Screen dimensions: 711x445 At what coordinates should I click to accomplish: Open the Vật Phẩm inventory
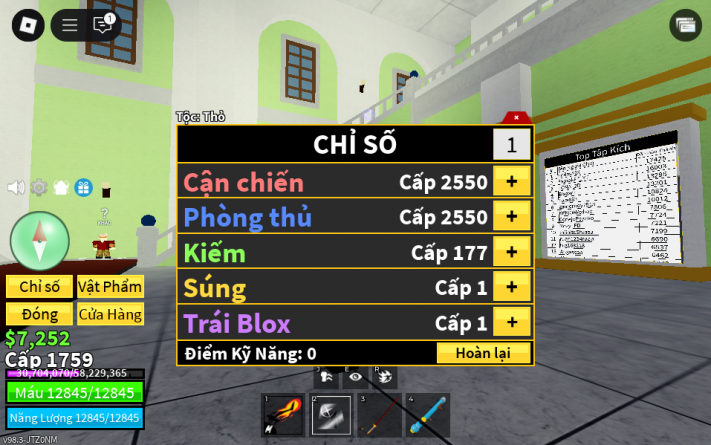point(110,287)
